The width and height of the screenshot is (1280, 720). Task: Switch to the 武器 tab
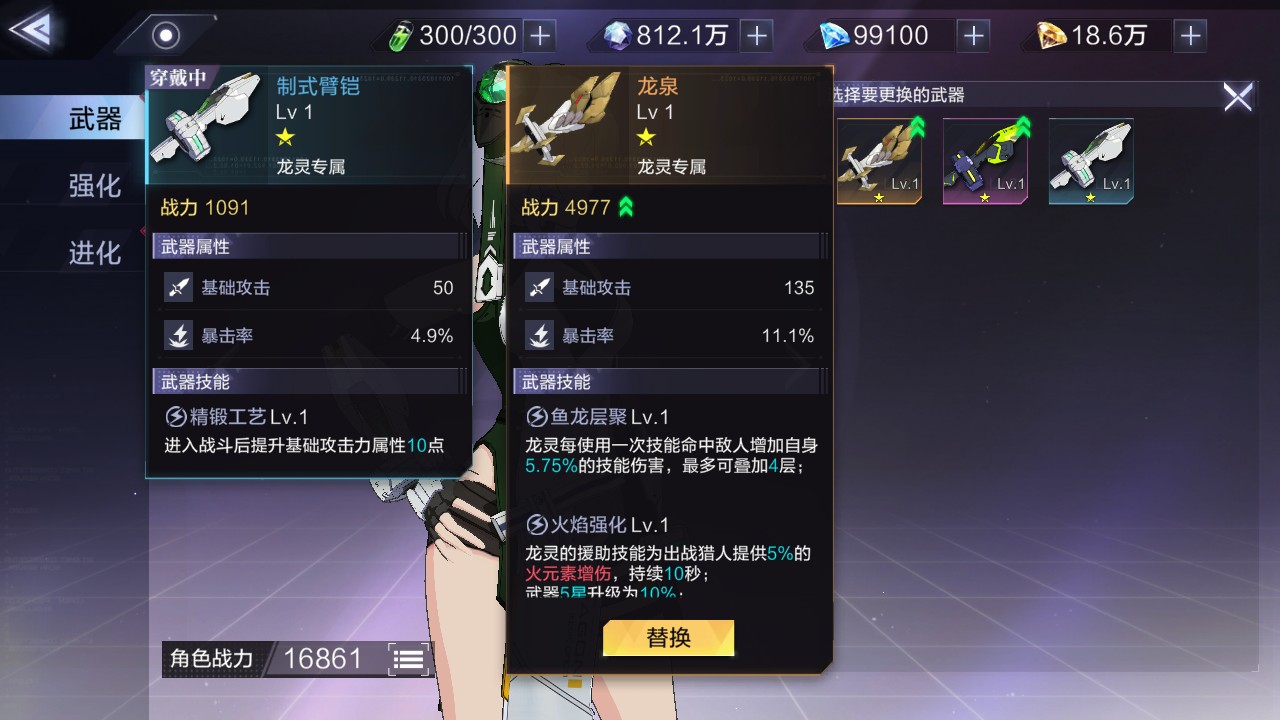[x=94, y=120]
